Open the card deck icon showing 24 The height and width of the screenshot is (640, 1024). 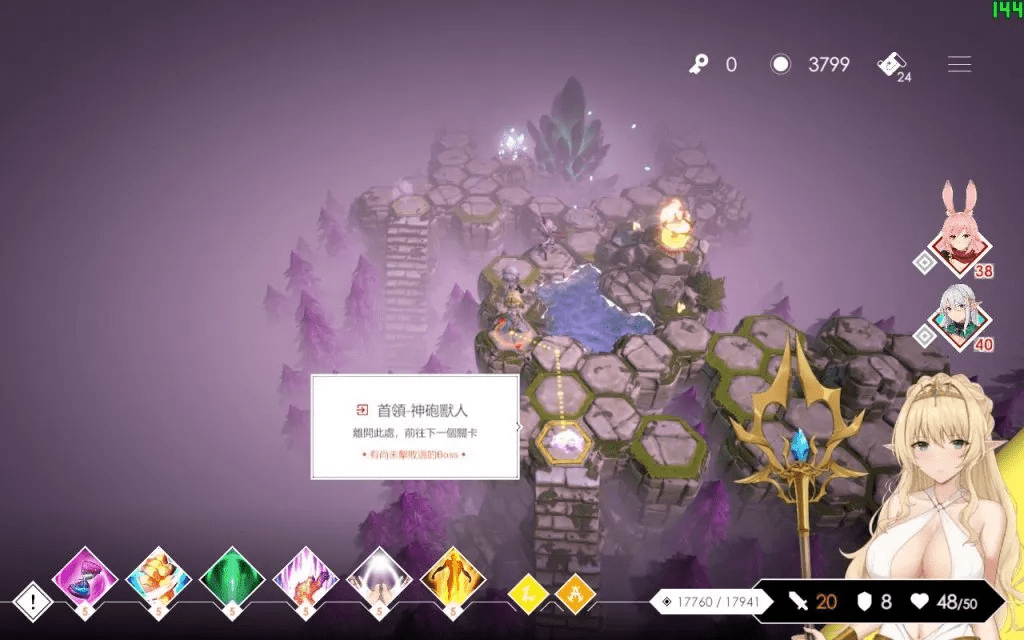coord(891,65)
